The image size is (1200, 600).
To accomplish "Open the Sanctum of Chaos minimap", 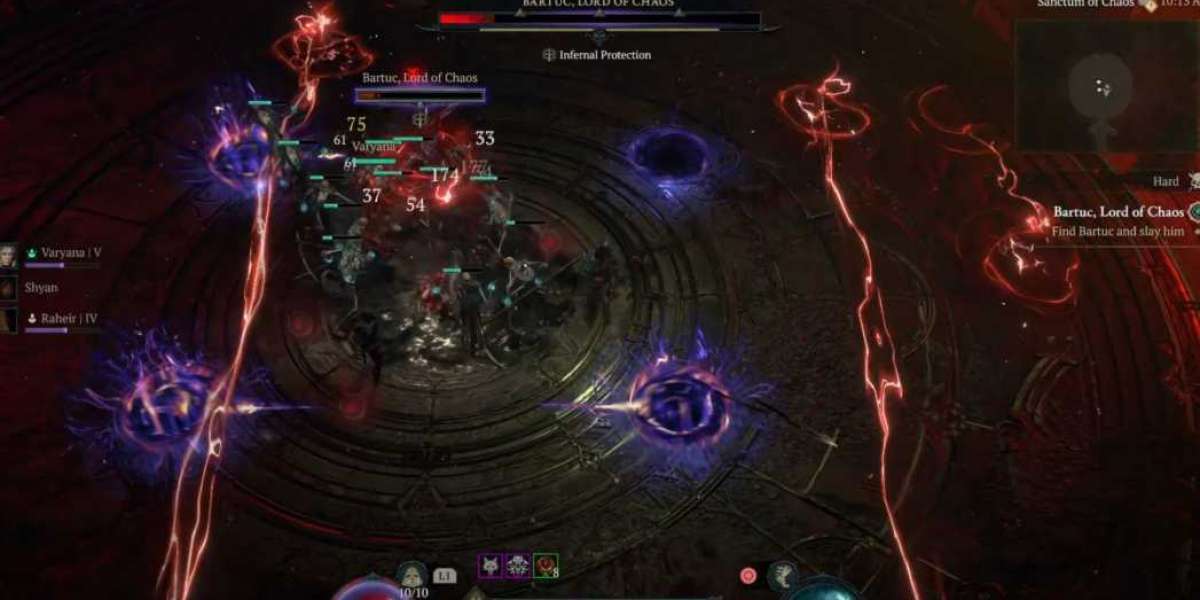I will pyautogui.click(x=1103, y=87).
